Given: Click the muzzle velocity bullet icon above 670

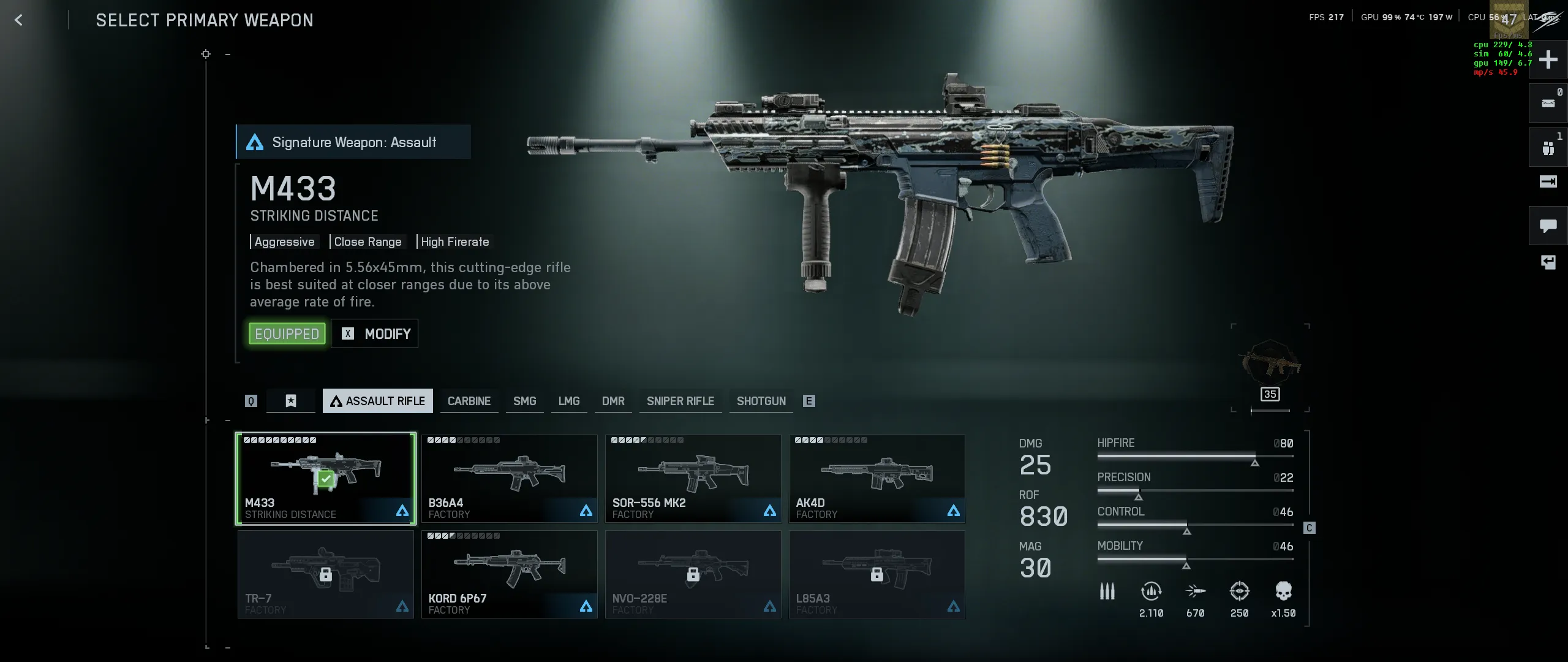Looking at the screenshot, I should click(x=1196, y=590).
